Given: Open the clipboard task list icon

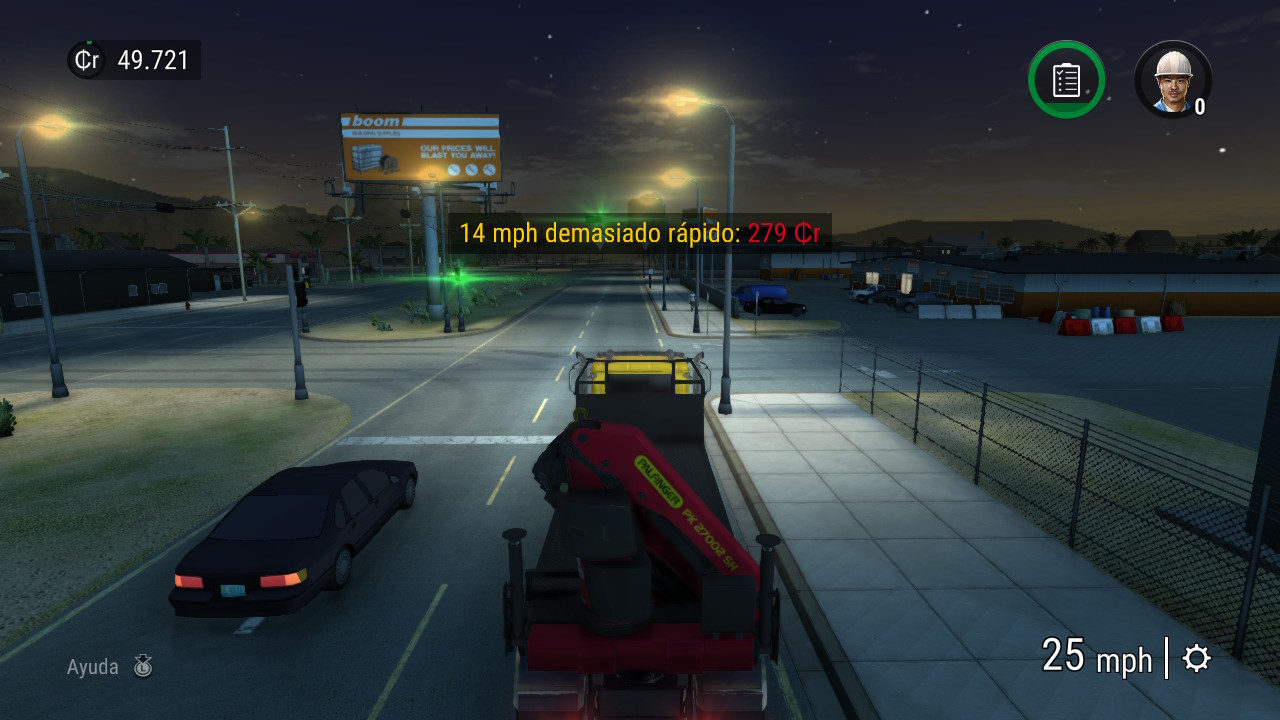Looking at the screenshot, I should point(1066,79).
